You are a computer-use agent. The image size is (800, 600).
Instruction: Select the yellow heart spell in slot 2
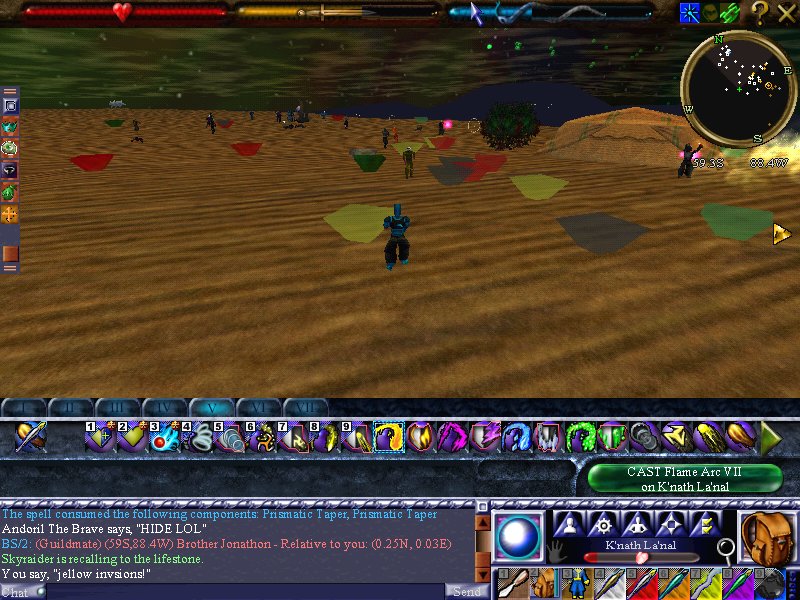coord(129,437)
